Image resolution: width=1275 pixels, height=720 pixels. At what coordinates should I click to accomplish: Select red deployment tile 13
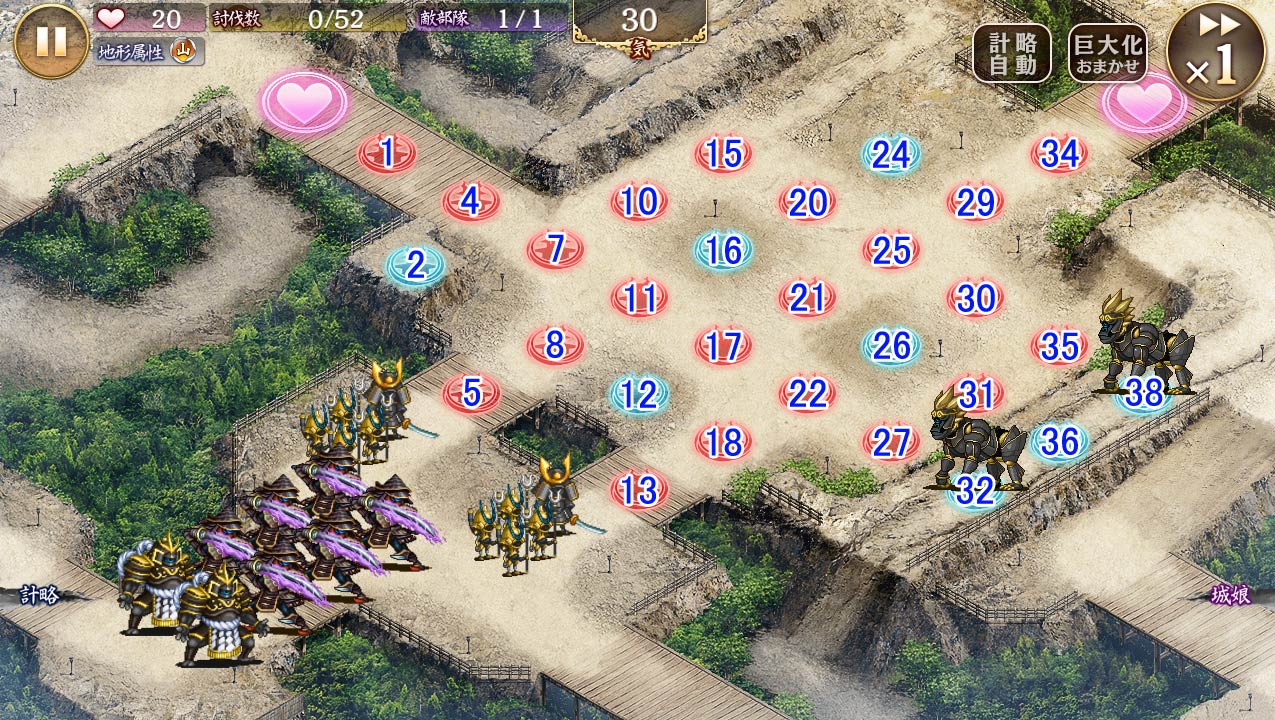click(639, 491)
